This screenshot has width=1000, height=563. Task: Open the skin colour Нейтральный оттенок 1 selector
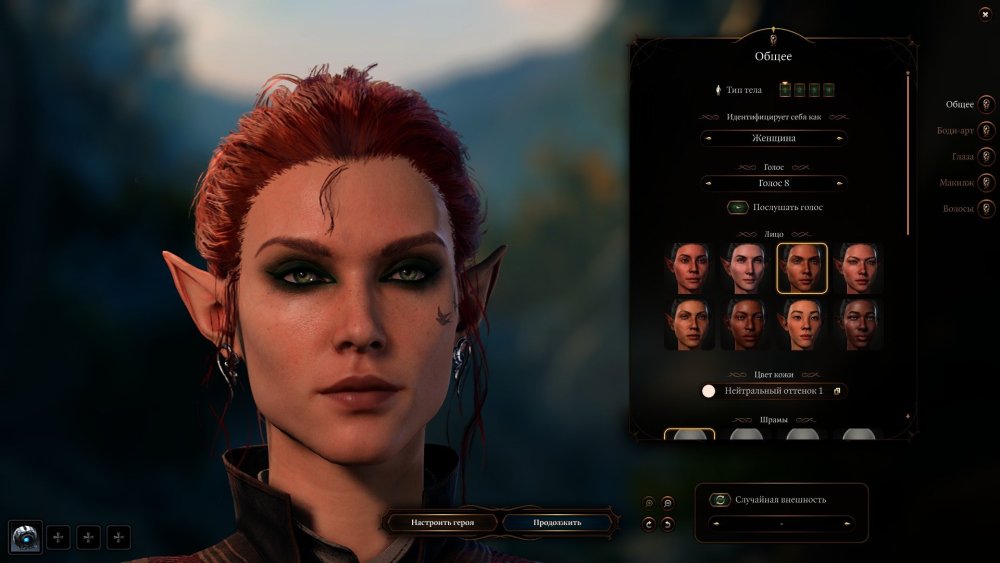point(774,391)
